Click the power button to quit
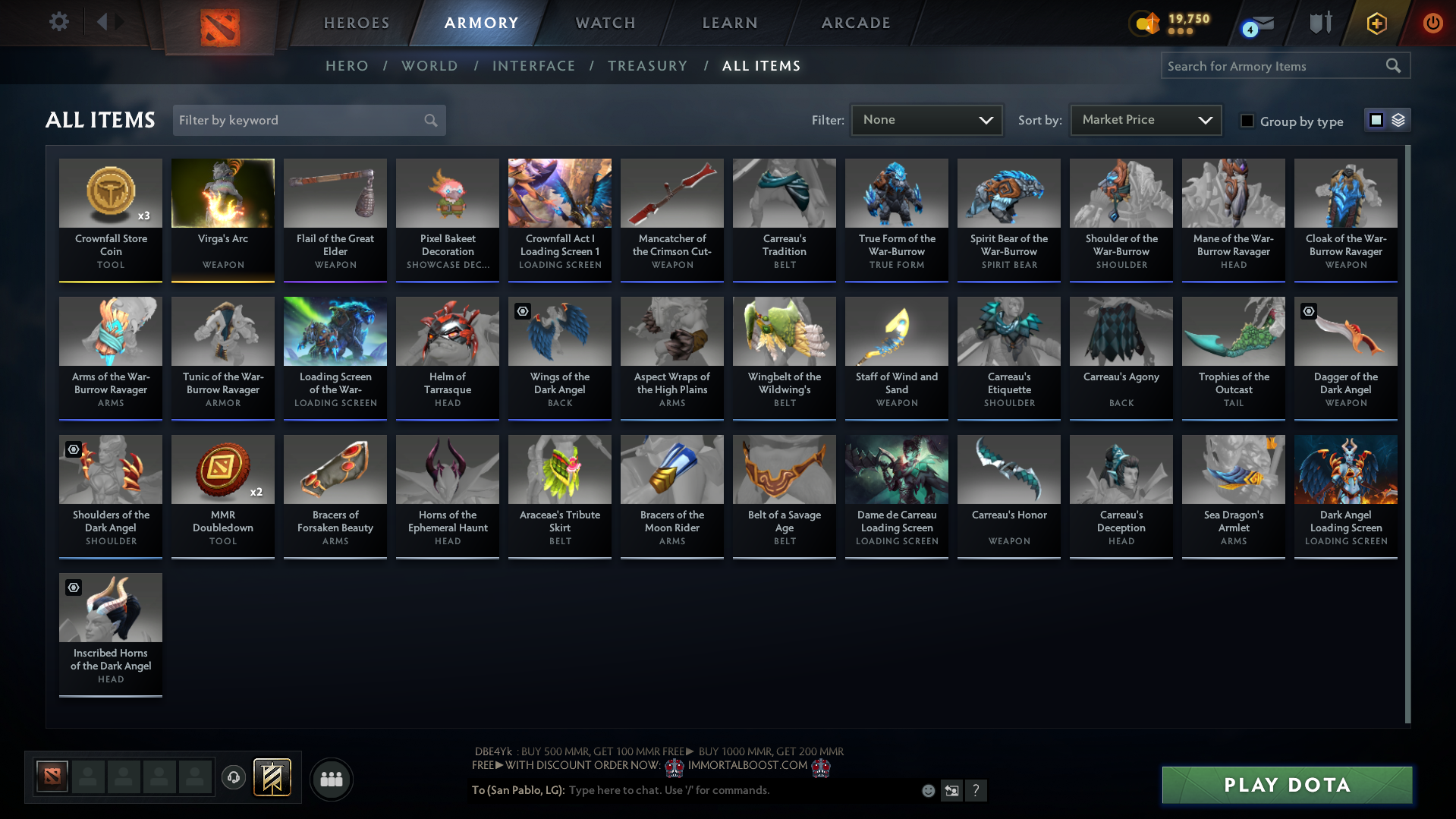The image size is (1456, 819). coord(1432,23)
